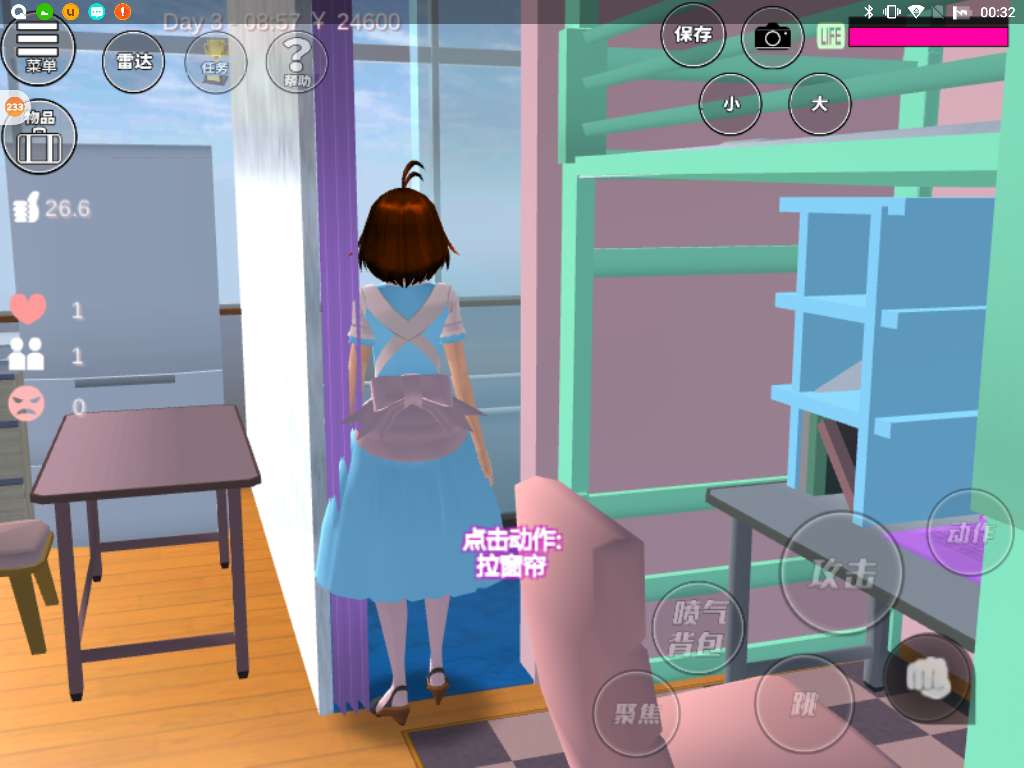Tap the 跳 jump button

(x=804, y=704)
